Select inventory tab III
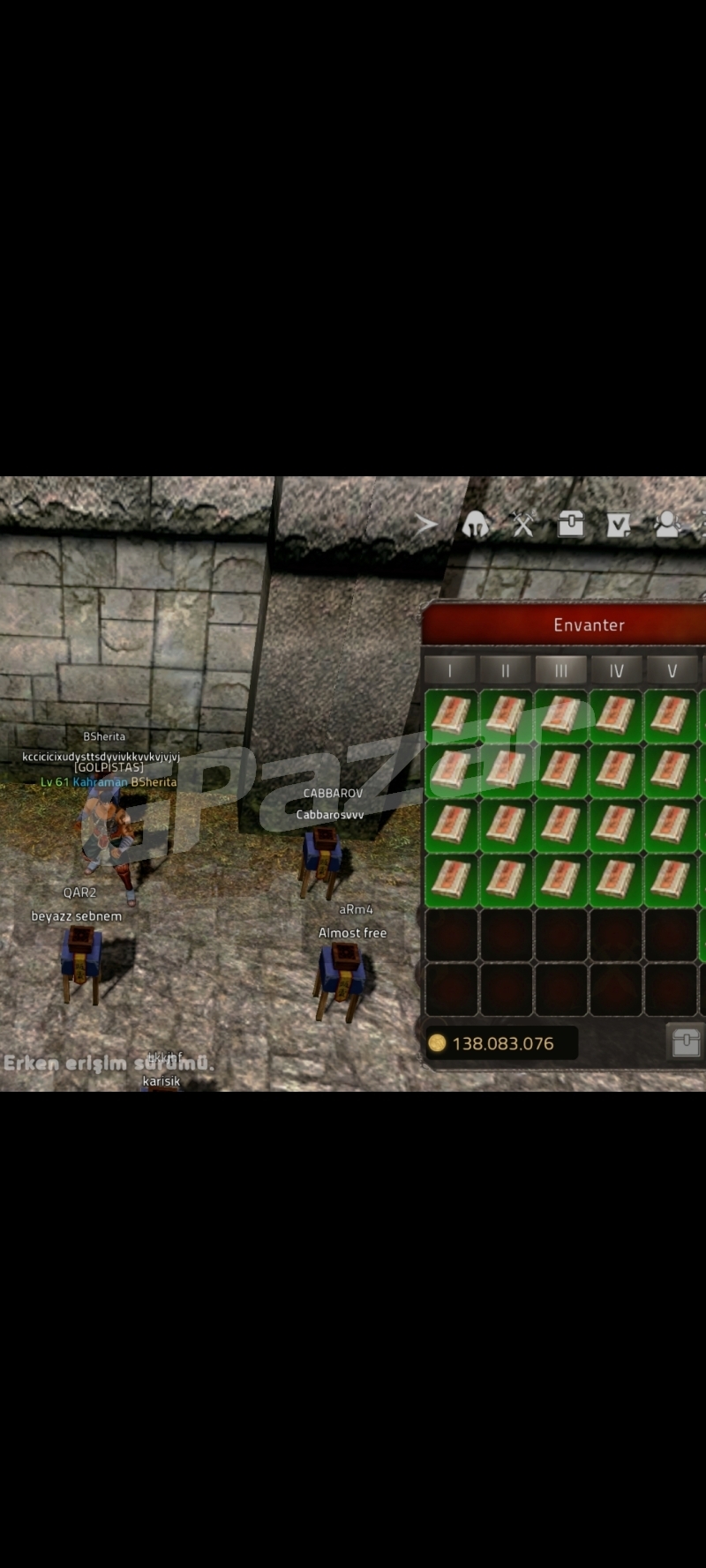 point(561,671)
